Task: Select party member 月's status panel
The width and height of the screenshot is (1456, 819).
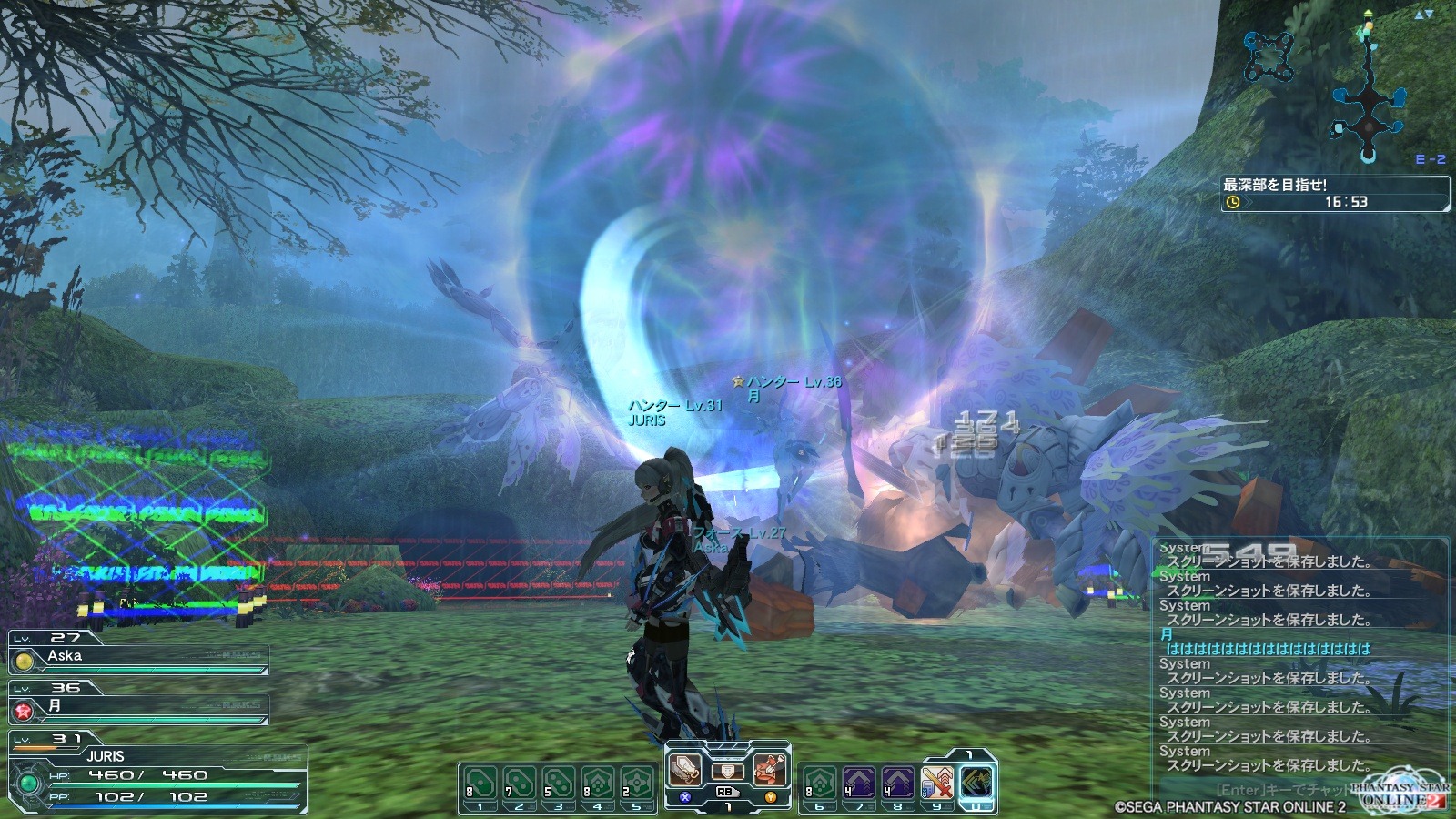Action: click(x=138, y=707)
